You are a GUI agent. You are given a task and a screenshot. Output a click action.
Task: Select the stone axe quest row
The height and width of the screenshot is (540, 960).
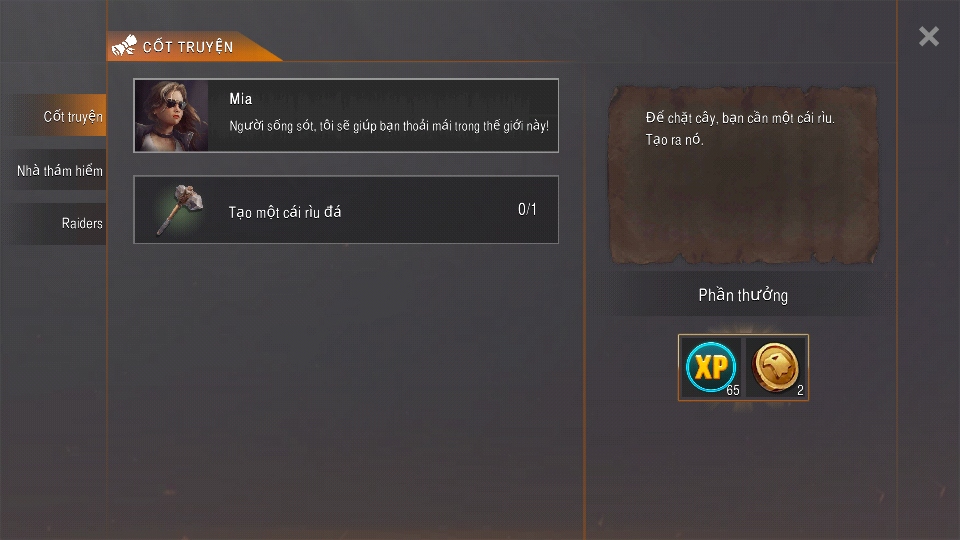pyautogui.click(x=346, y=210)
